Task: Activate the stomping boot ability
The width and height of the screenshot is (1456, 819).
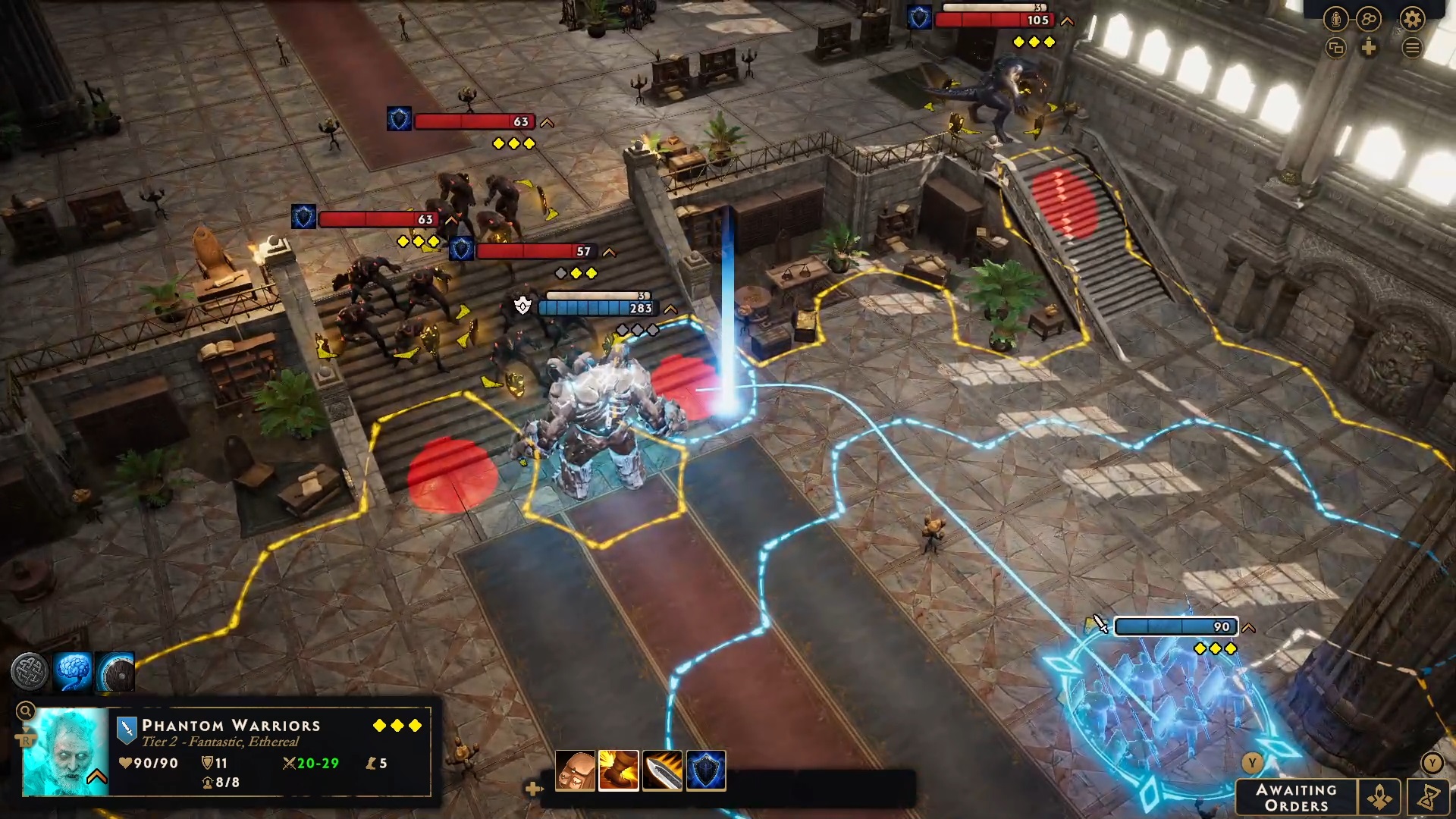Action: [x=619, y=770]
